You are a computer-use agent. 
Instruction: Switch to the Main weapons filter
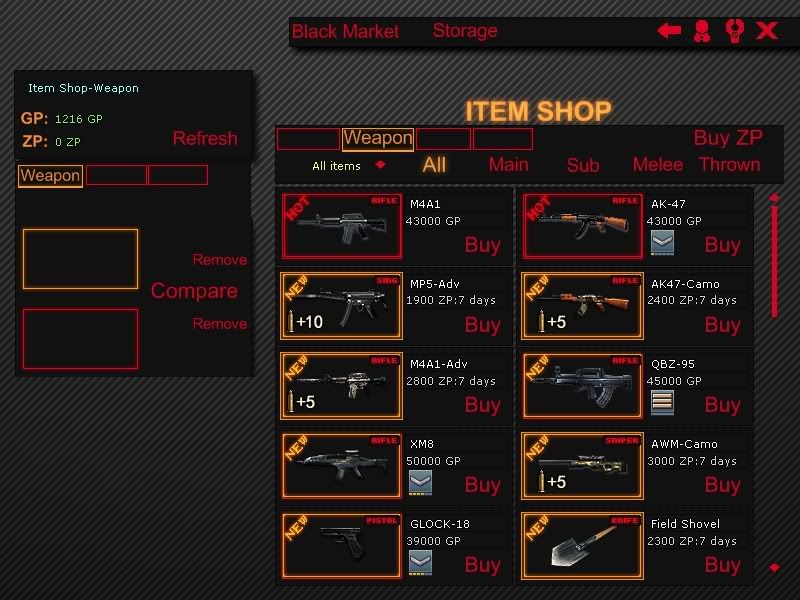(x=508, y=165)
